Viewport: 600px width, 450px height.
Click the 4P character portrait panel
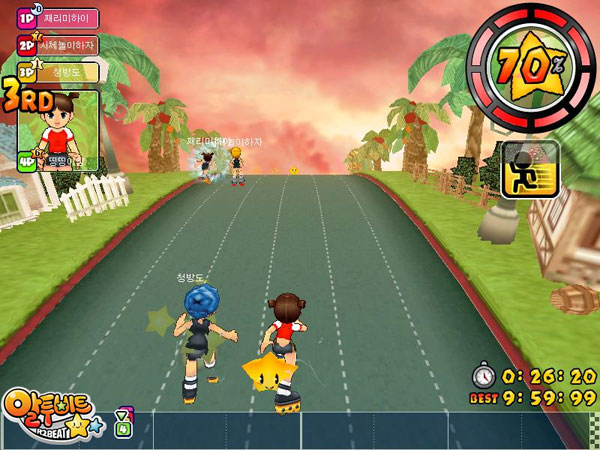pos(60,130)
